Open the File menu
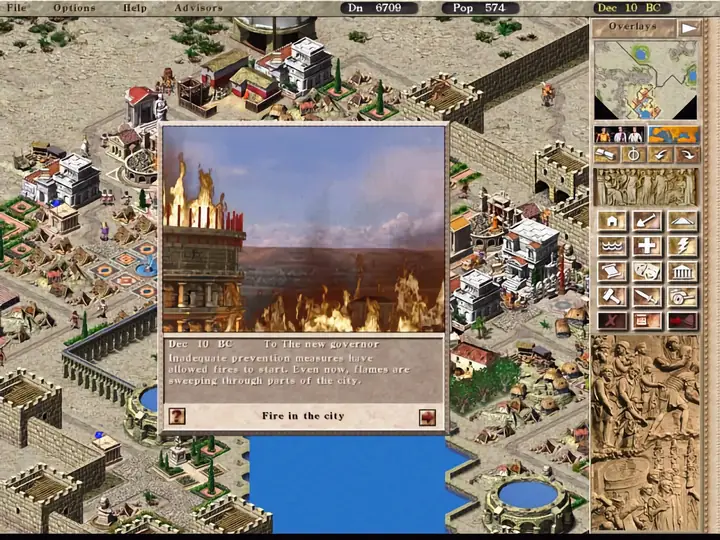This screenshot has width=720, height=540. click(17, 8)
